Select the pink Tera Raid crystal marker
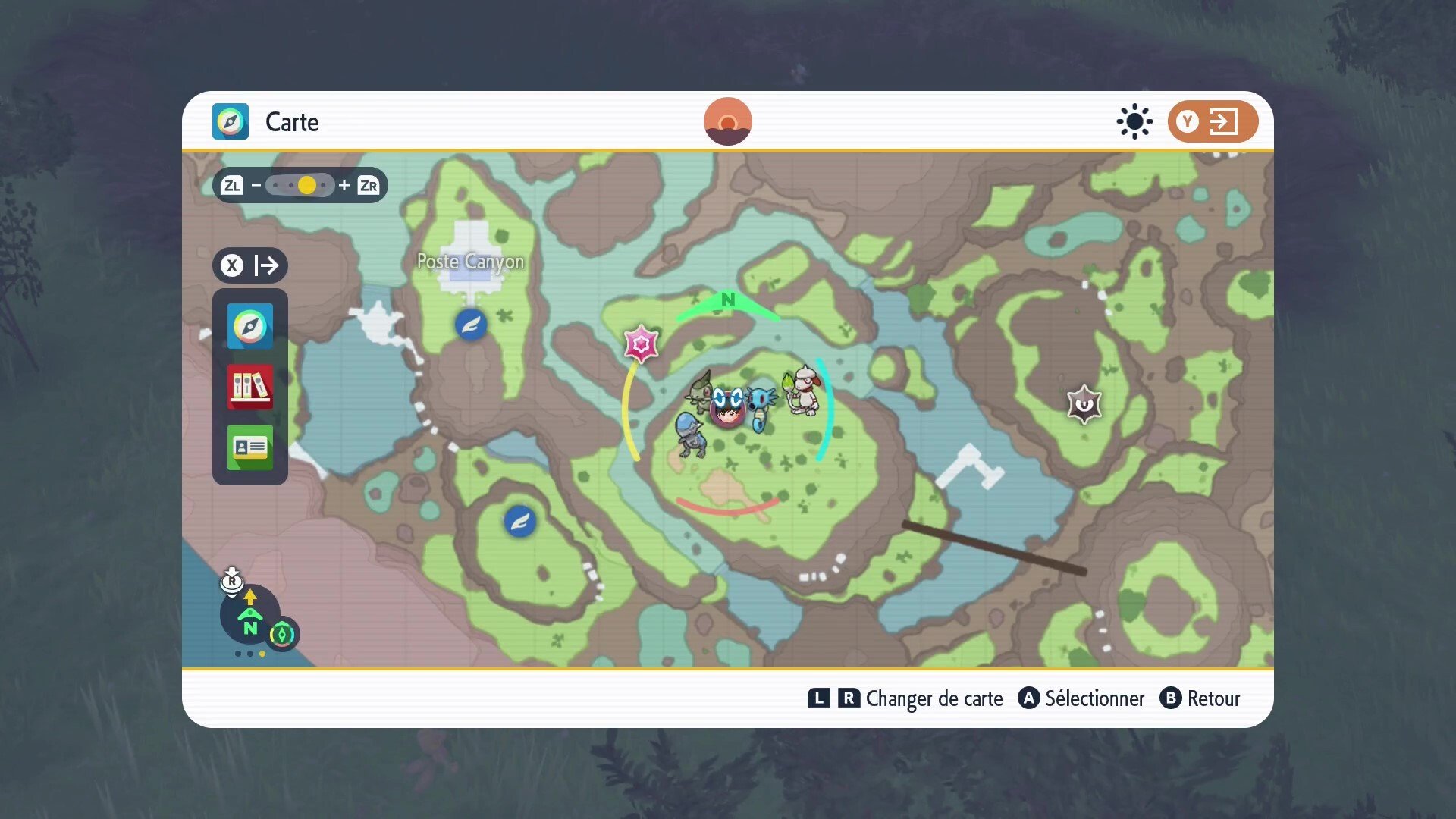 click(641, 344)
